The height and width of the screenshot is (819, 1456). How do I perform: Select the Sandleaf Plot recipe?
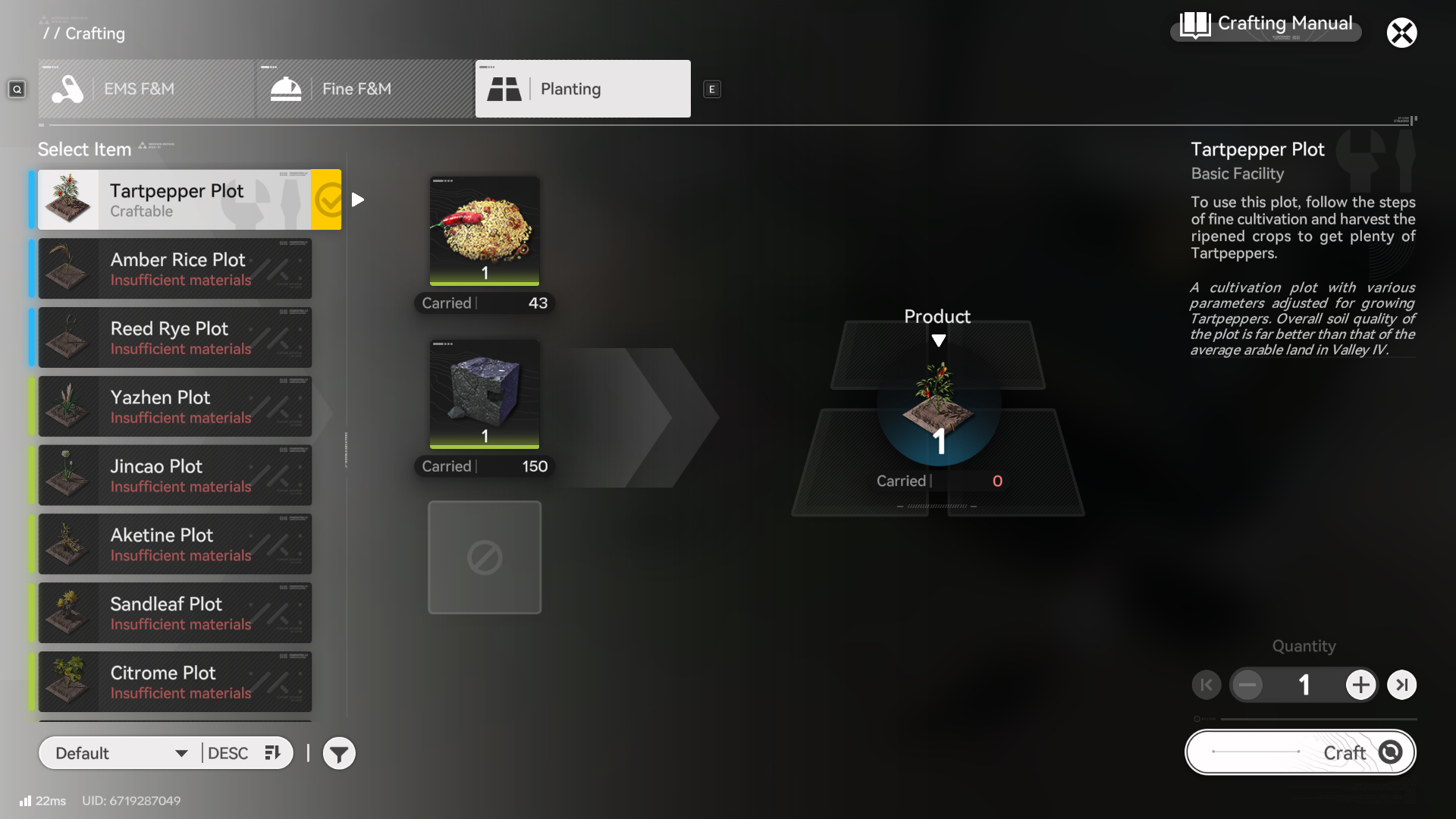coord(174,613)
